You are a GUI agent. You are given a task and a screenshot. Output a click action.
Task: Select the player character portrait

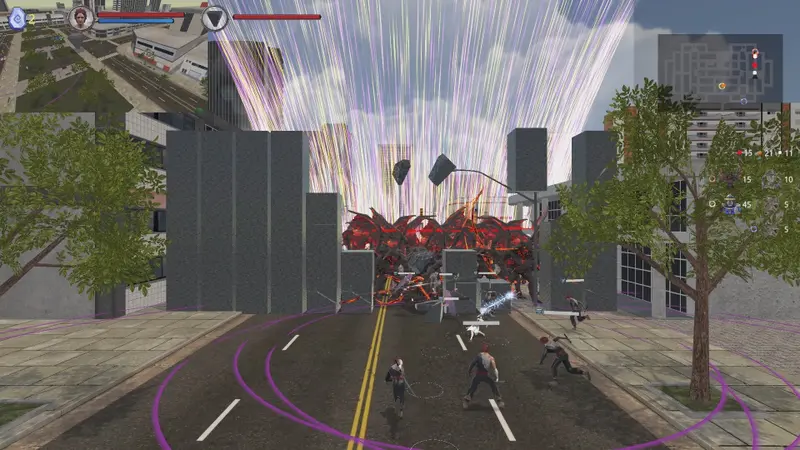(82, 17)
